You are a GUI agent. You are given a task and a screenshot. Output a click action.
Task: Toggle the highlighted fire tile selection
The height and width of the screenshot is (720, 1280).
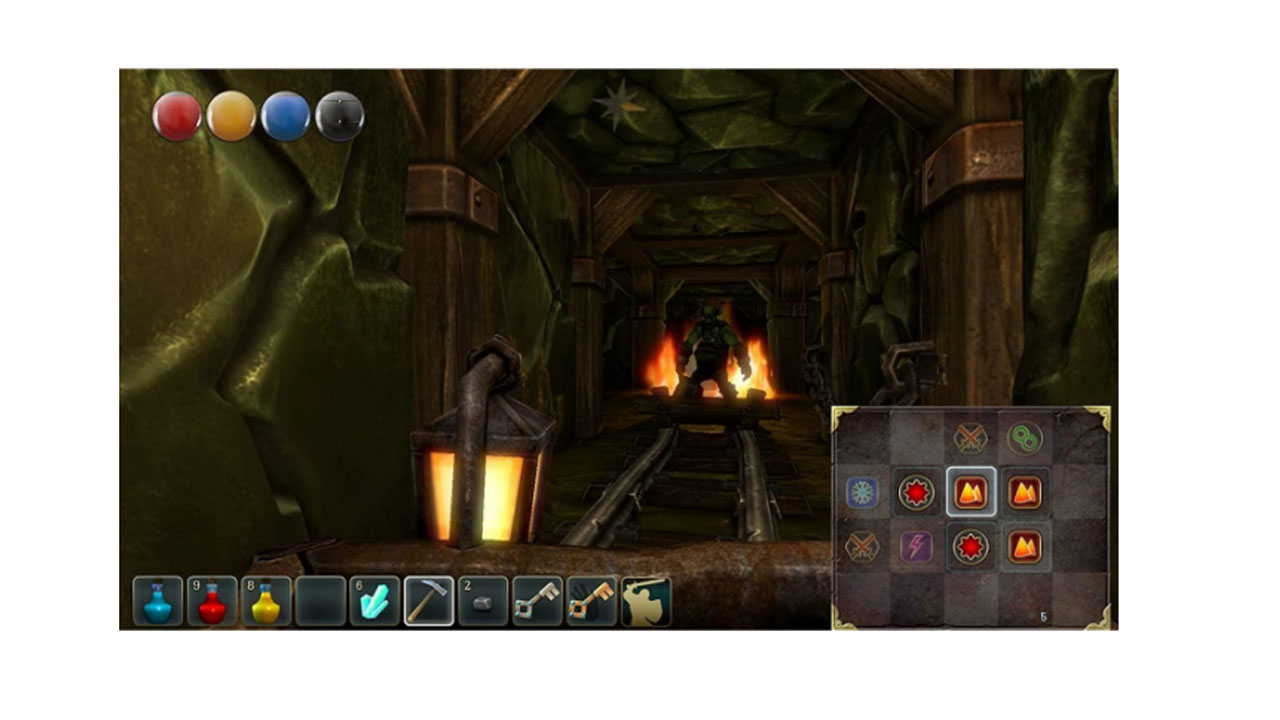point(970,492)
